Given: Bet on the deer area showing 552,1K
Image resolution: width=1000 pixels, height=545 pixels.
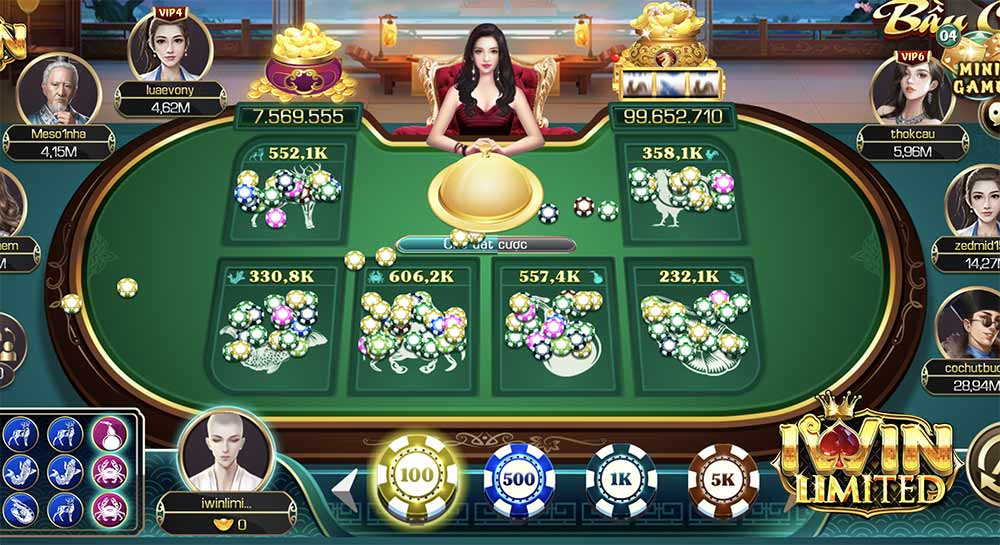Looking at the screenshot, I should point(289,195).
